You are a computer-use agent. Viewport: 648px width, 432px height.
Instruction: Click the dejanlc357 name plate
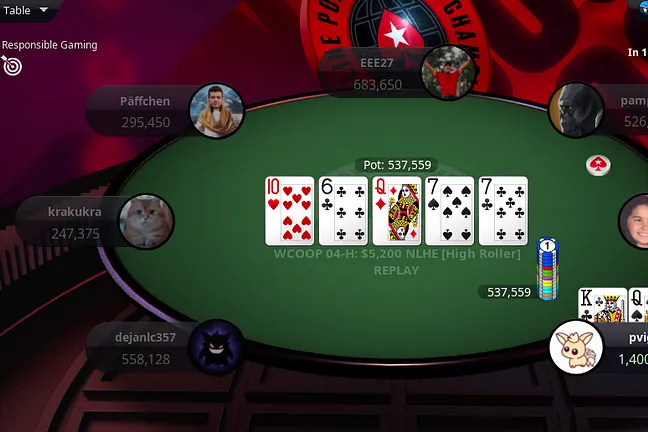pyautogui.click(x=146, y=347)
